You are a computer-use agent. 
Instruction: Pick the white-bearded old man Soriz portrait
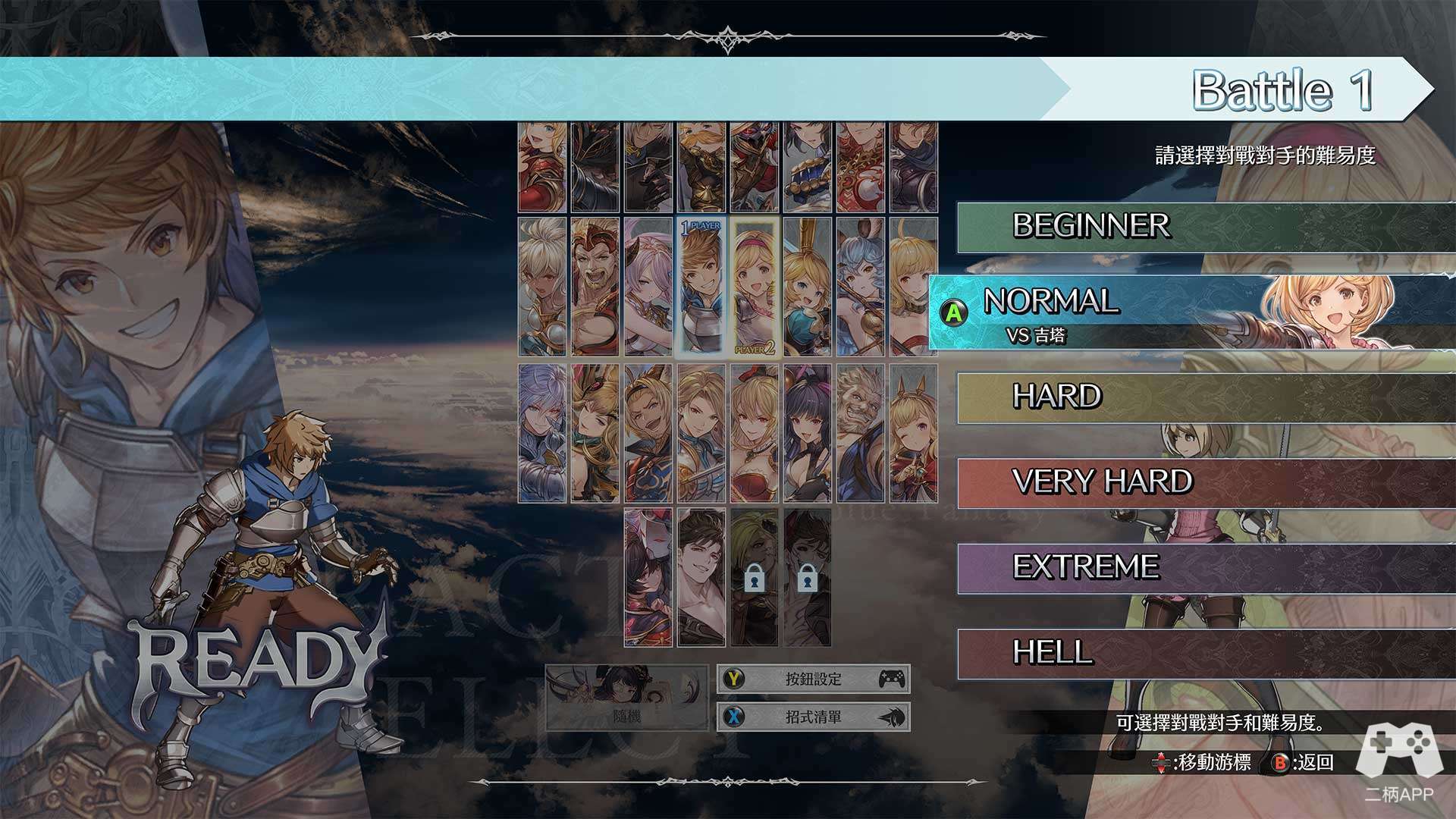coord(861,434)
